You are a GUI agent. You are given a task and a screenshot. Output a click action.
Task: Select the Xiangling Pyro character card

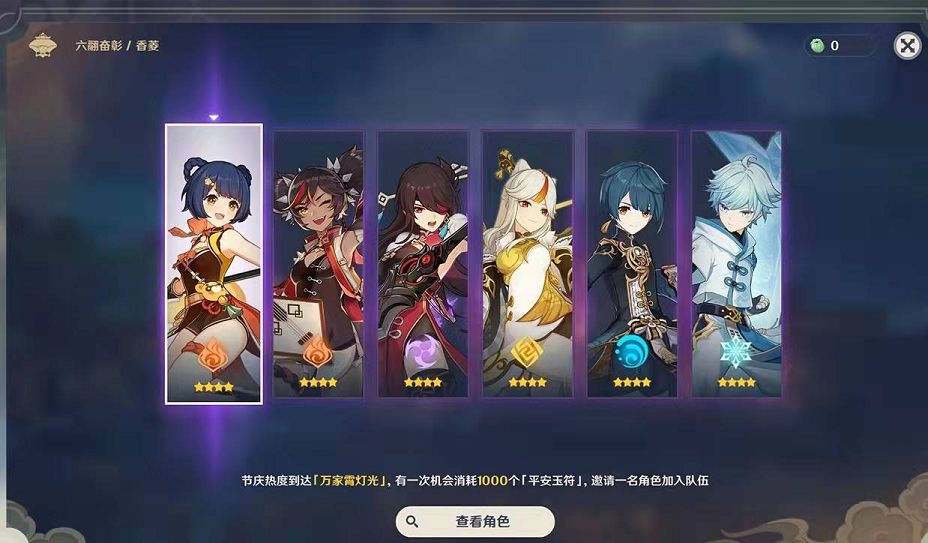pyautogui.click(x=214, y=264)
